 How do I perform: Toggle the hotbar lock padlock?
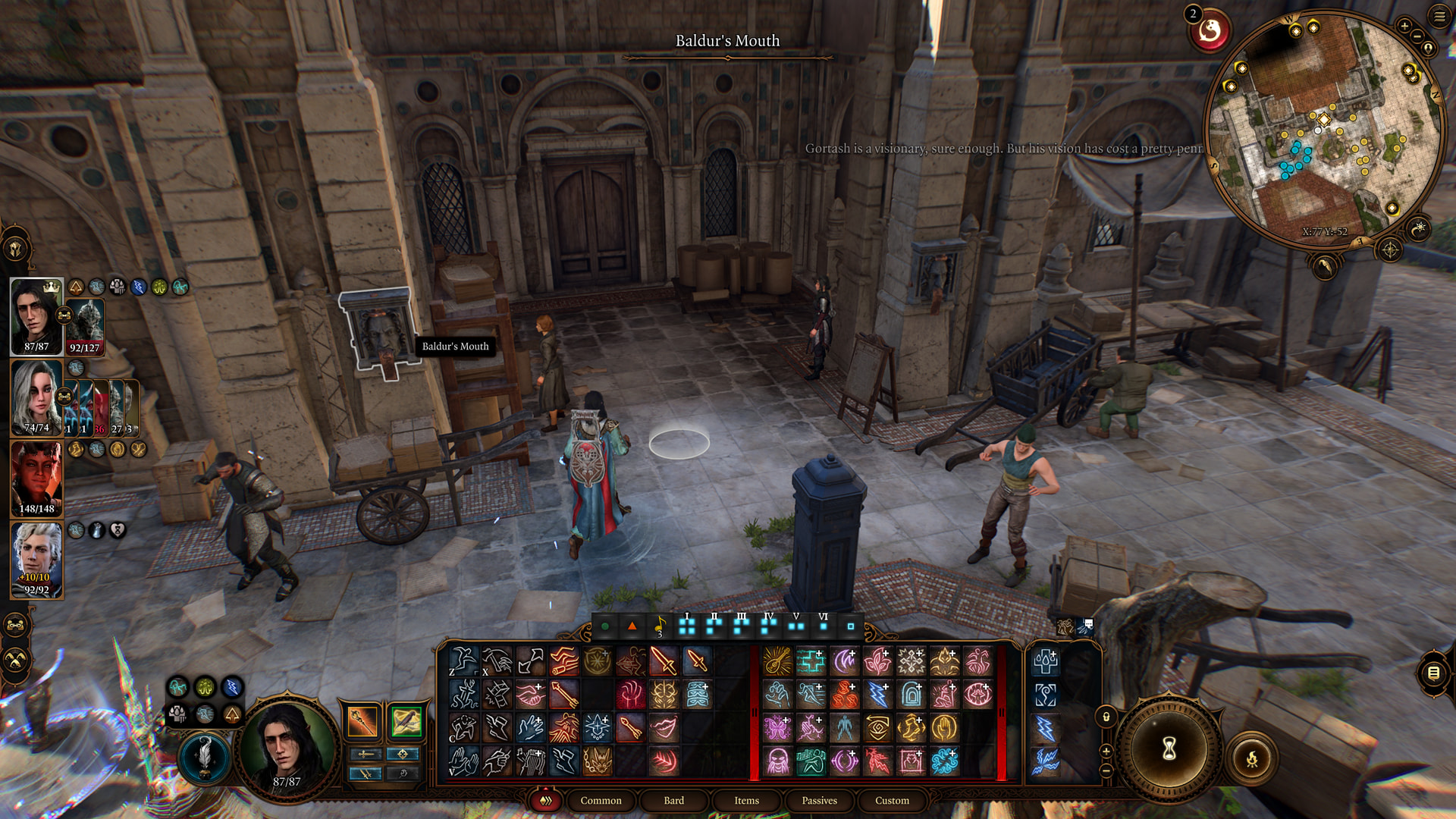point(1106,717)
